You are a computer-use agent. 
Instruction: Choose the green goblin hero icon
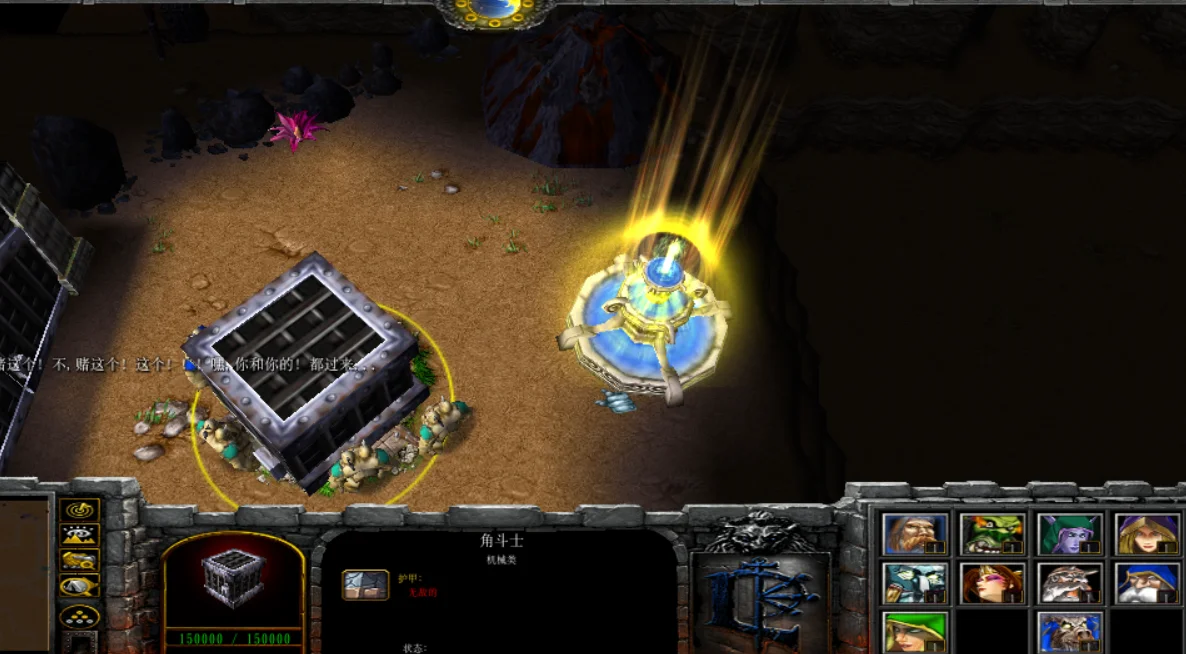point(992,534)
